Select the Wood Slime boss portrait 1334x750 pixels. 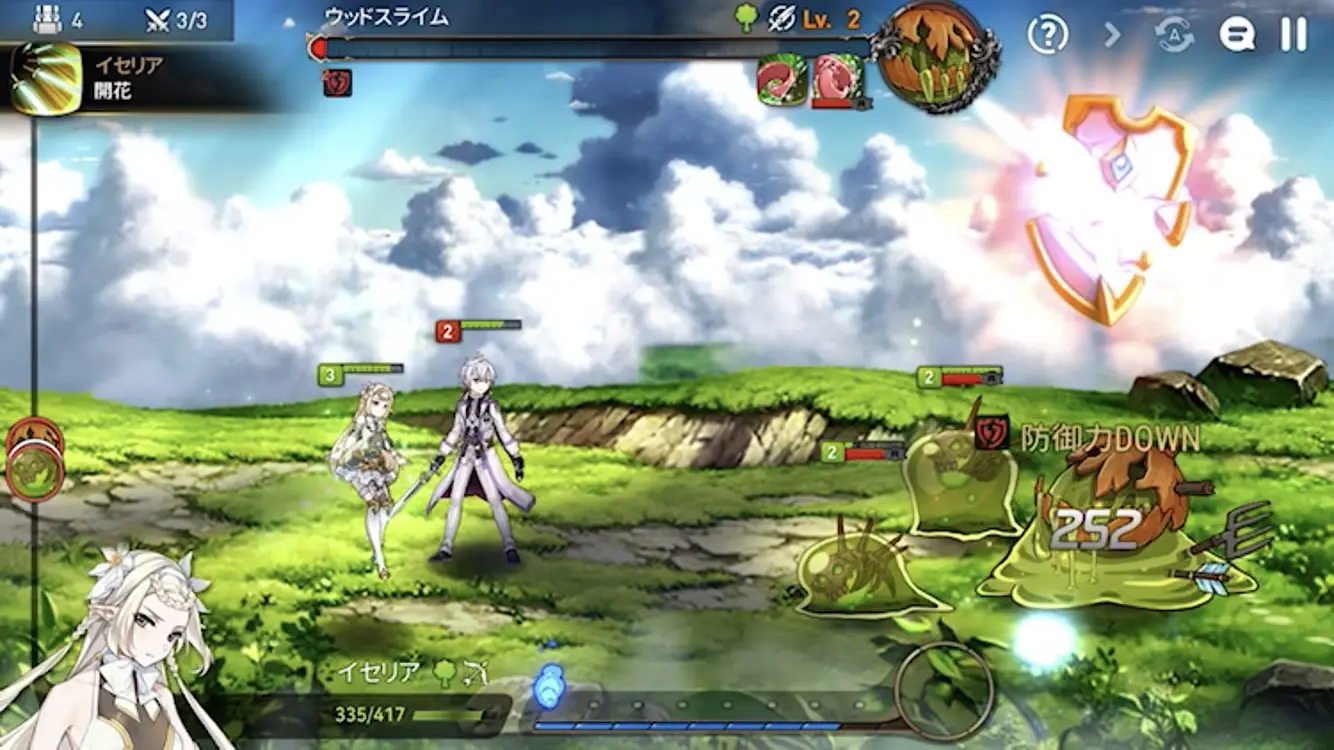click(934, 55)
